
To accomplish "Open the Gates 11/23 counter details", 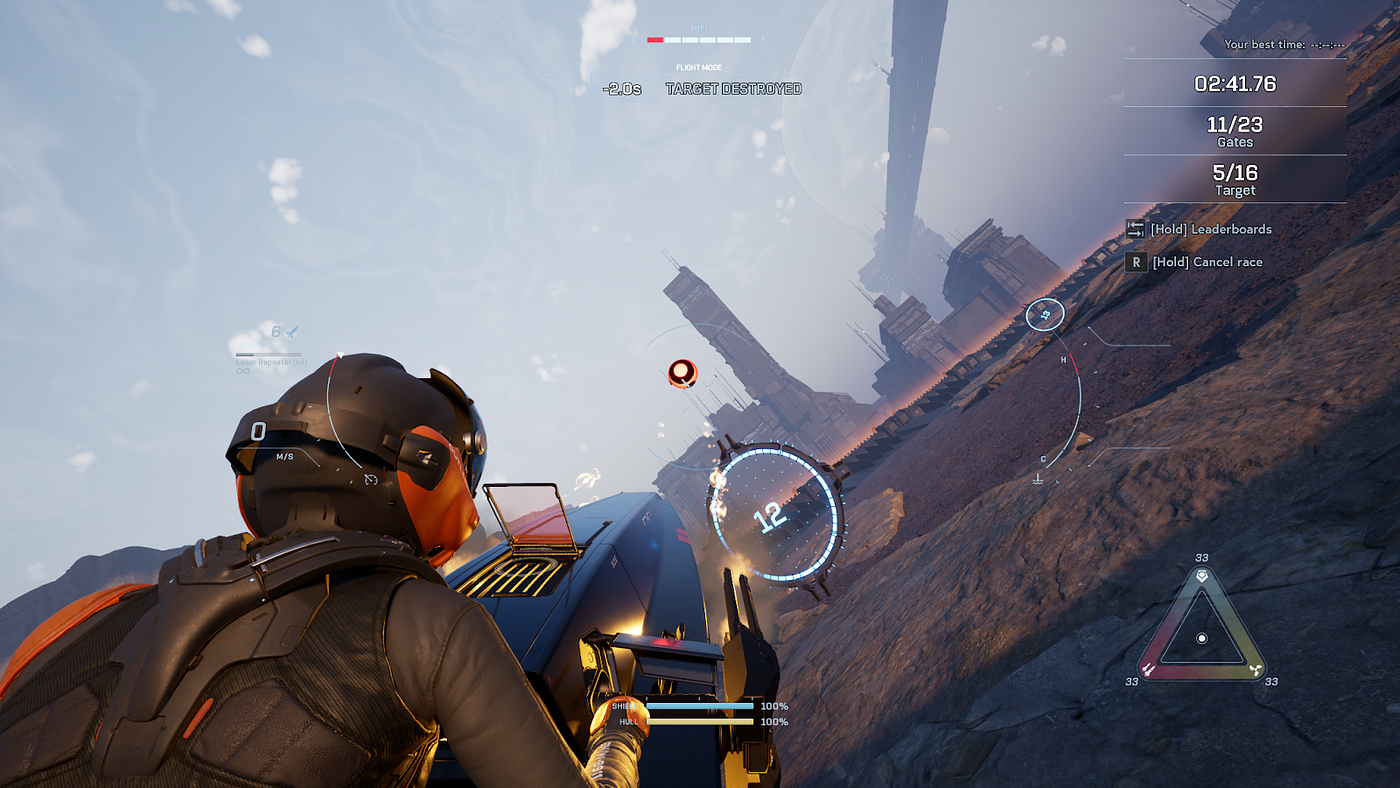I will [x=1234, y=132].
